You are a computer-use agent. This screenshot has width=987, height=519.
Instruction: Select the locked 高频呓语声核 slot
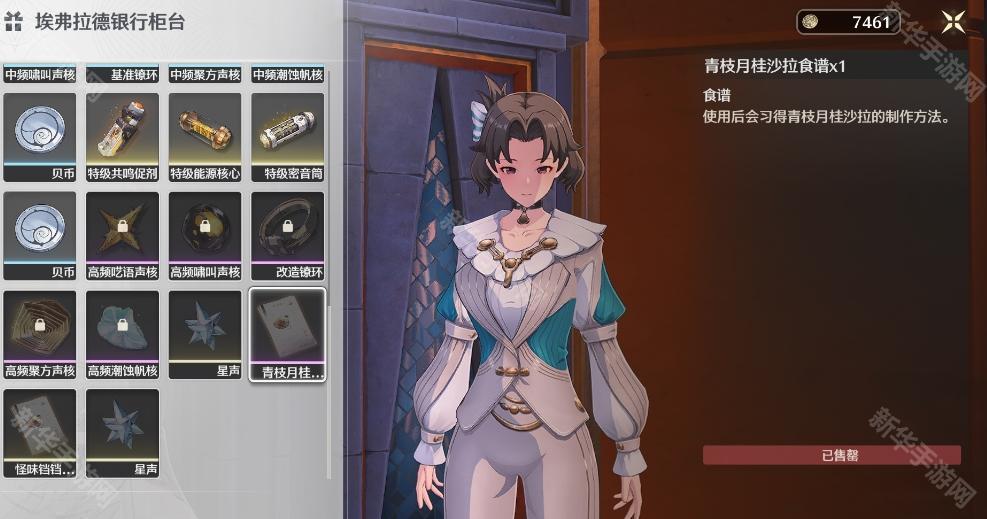point(122,228)
